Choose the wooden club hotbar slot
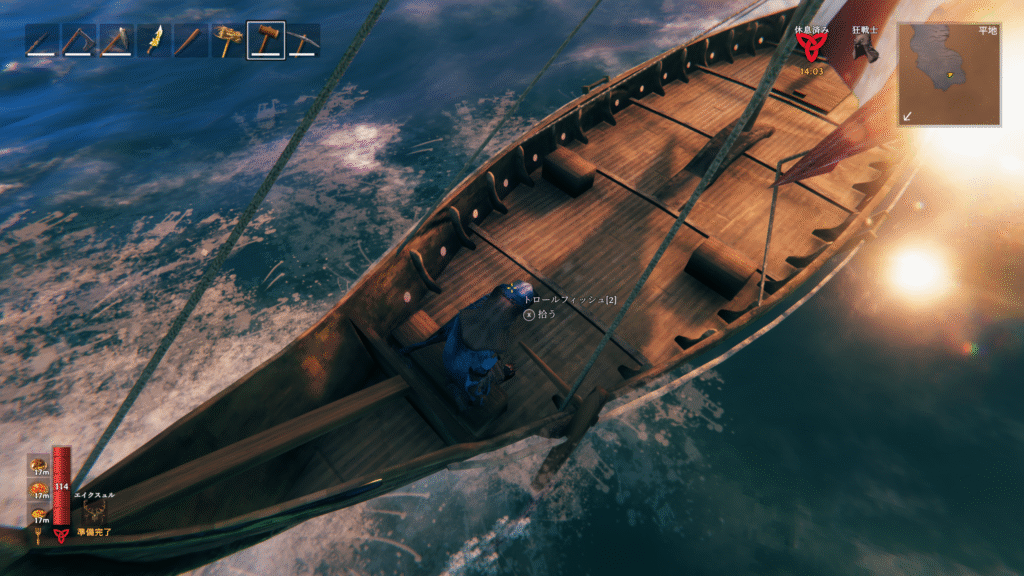Viewport: 1024px width, 576px height. coord(191,40)
